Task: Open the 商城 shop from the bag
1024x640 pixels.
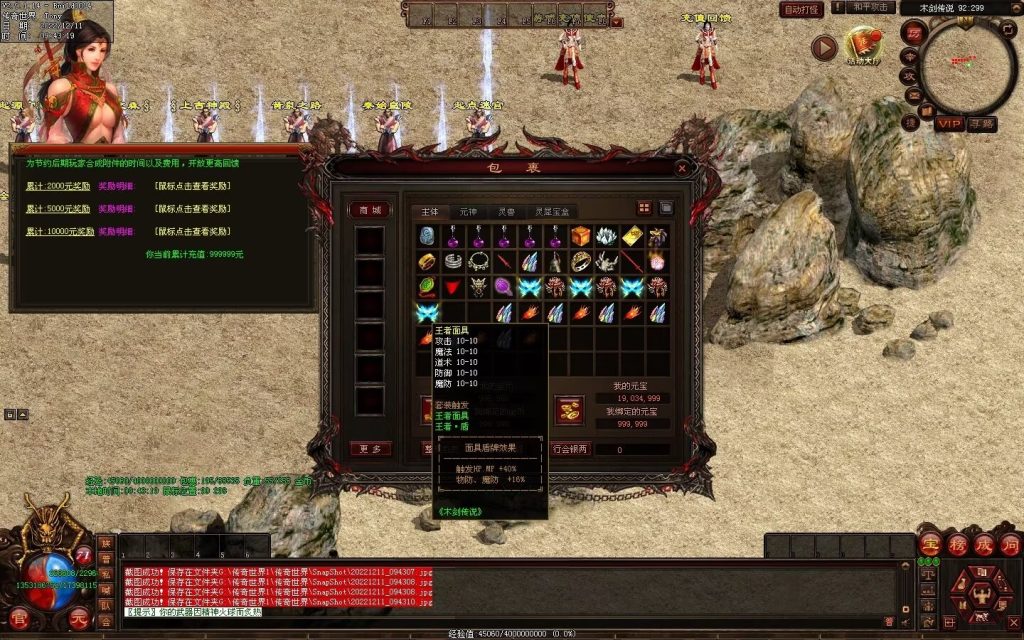Action: coord(369,210)
